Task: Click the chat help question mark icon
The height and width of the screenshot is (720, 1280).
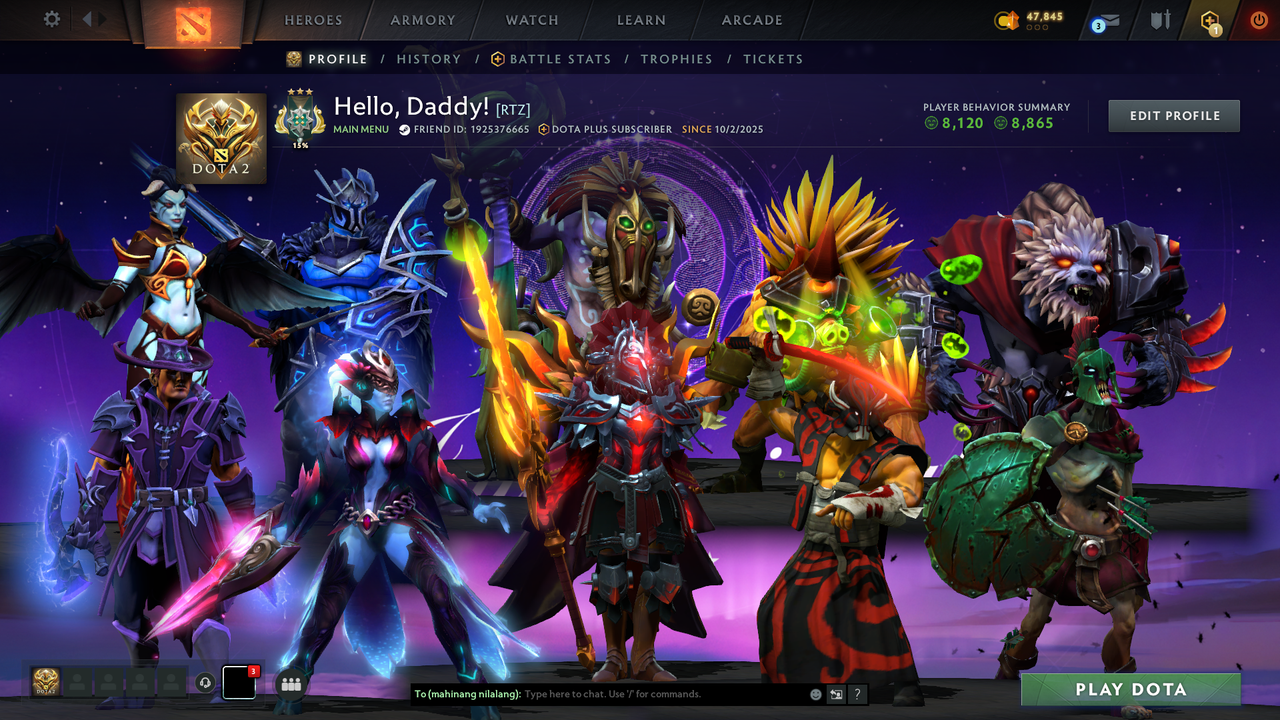Action: pyautogui.click(x=857, y=693)
